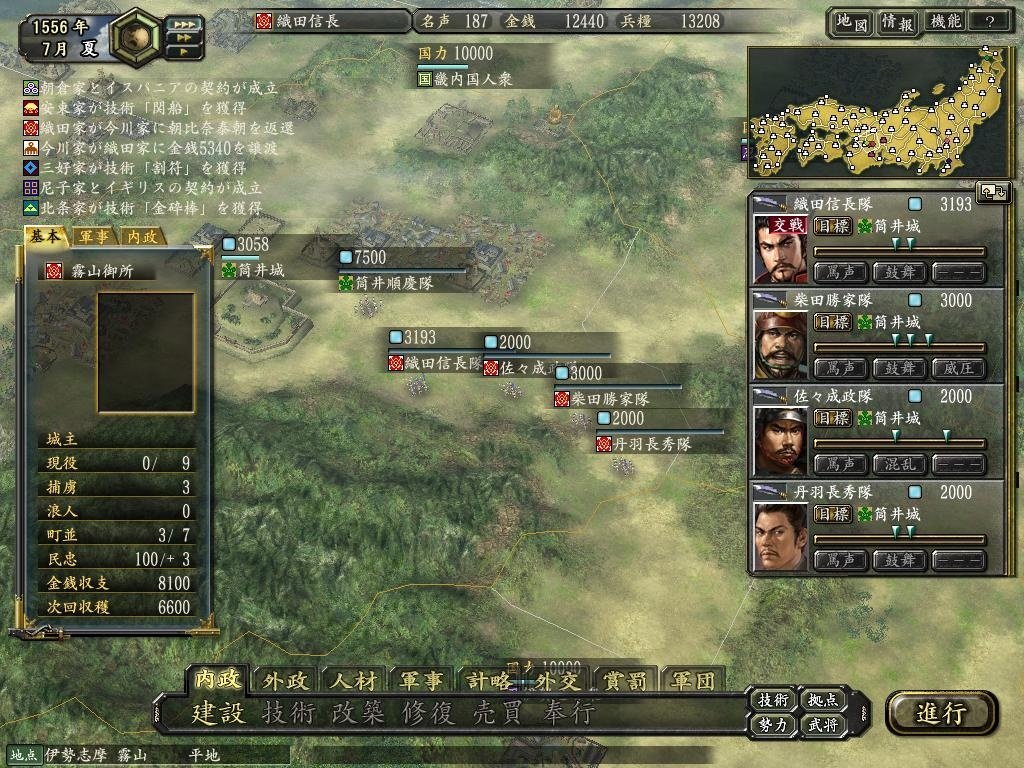Click the 進行 advance button
The width and height of the screenshot is (1024, 768).
(941, 712)
